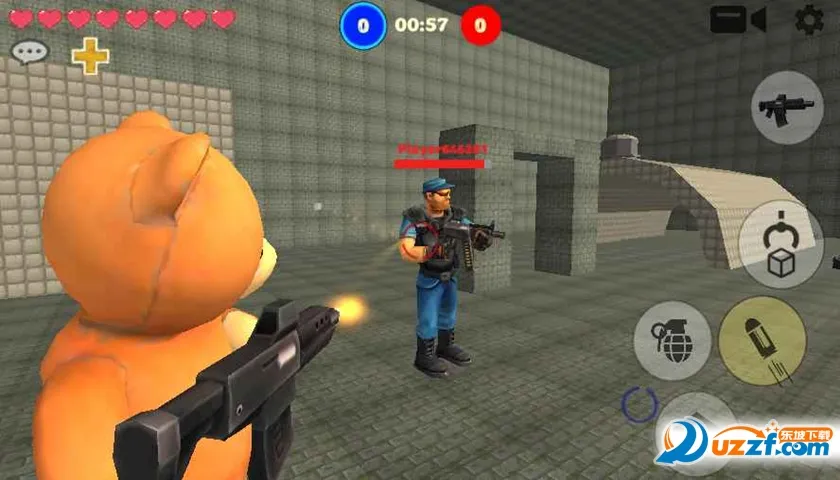Toggle the camera view button
Viewport: 840px width, 480px height.
click(738, 20)
